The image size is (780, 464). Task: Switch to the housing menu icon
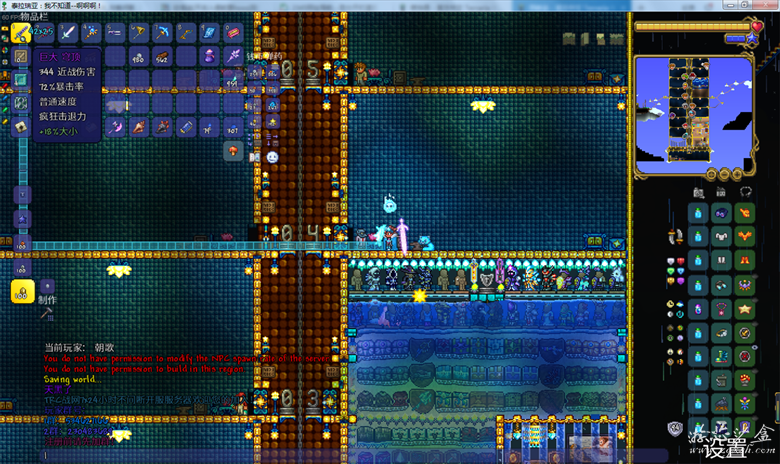[x=721, y=192]
